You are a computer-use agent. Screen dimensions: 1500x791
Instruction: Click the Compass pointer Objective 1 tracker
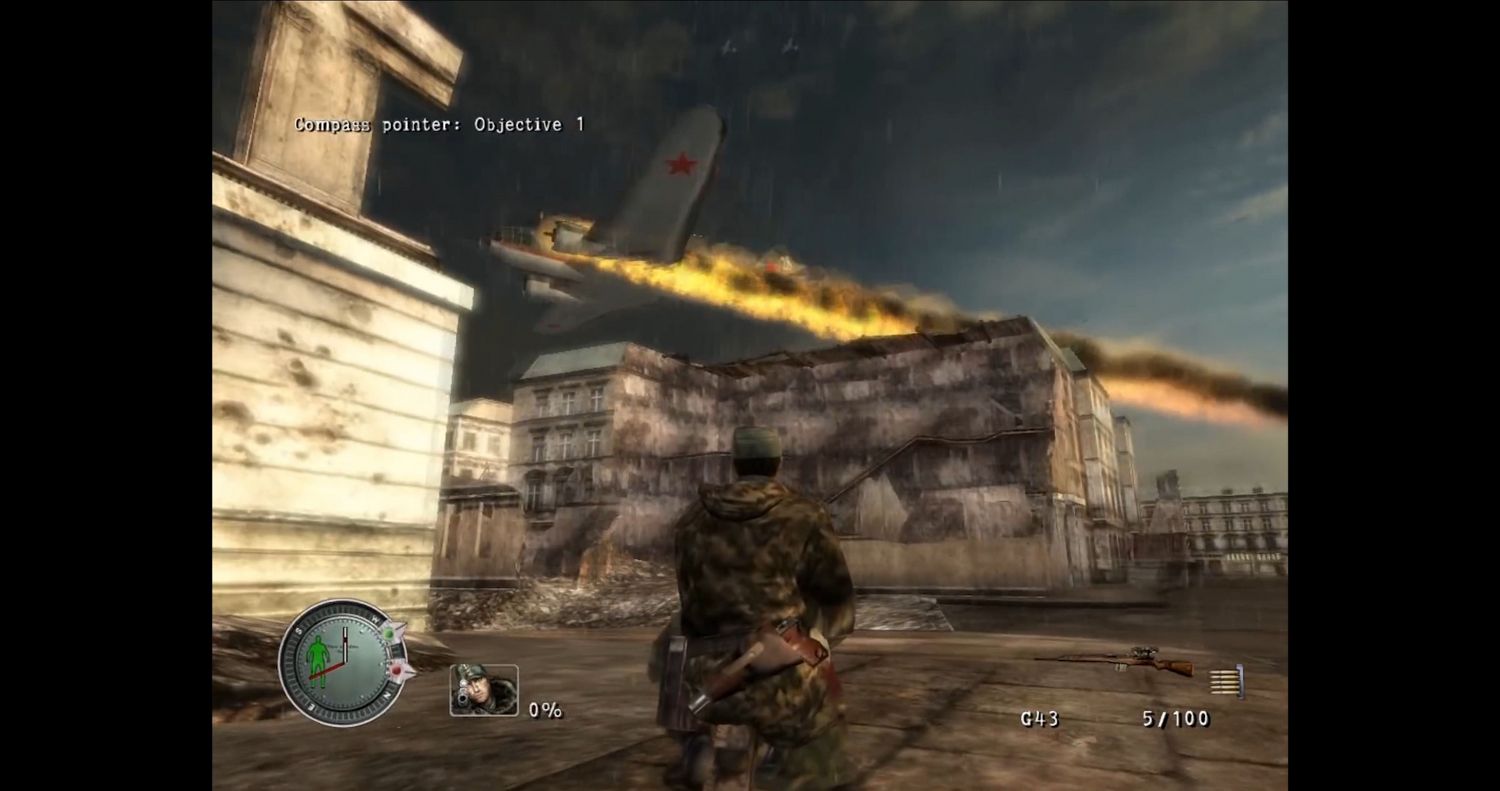point(439,125)
